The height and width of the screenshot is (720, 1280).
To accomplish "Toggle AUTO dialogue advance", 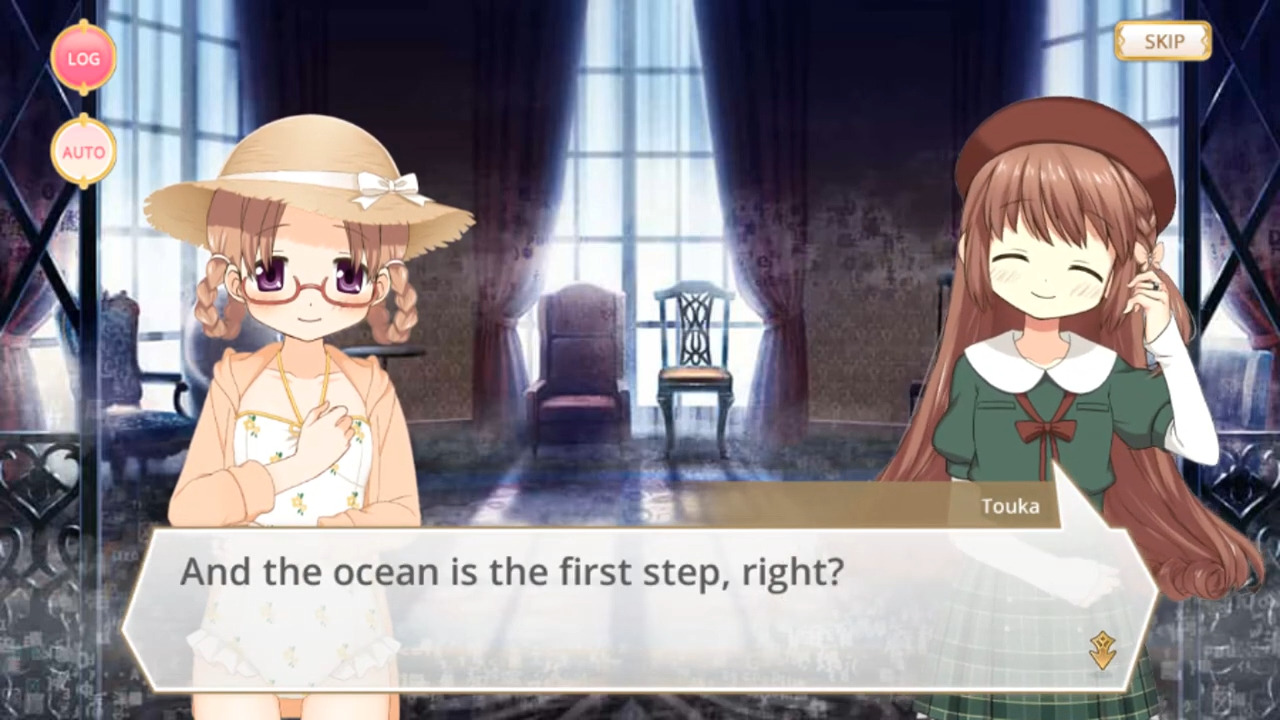I will point(83,152).
